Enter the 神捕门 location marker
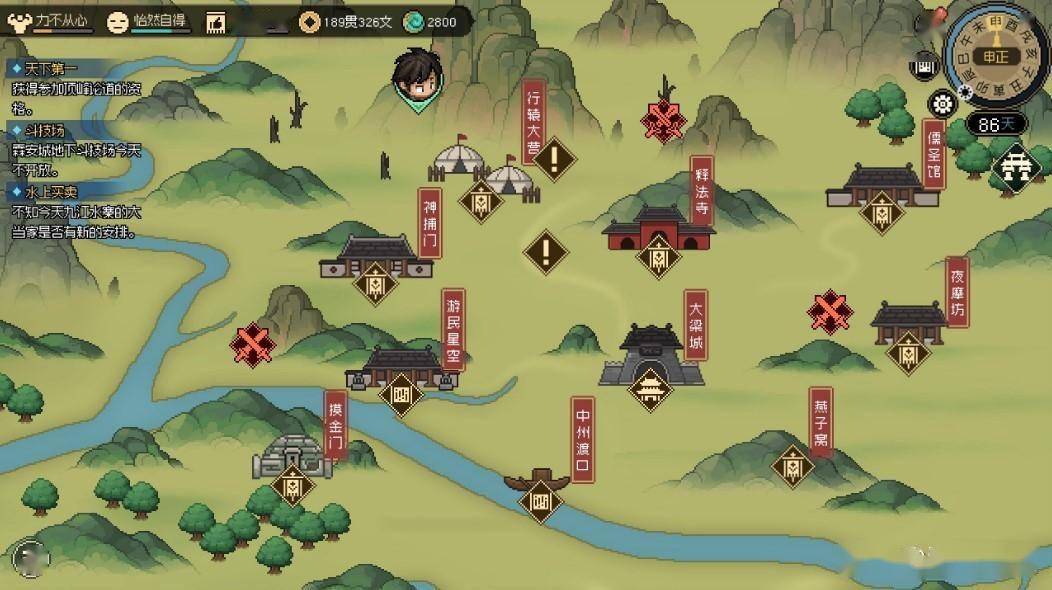Image resolution: width=1052 pixels, height=590 pixels. [376, 281]
